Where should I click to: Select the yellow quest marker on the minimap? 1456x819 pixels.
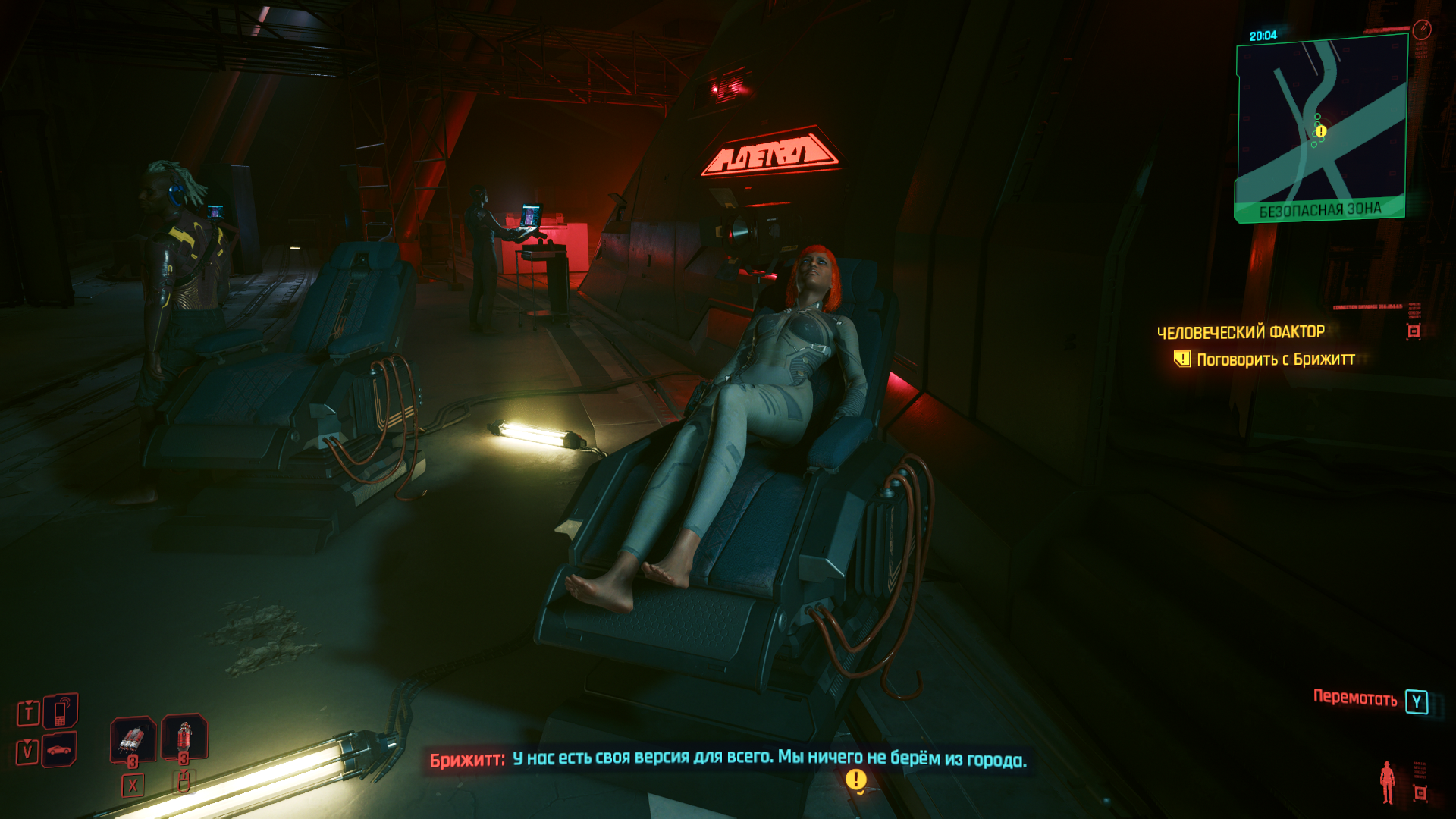1321,131
